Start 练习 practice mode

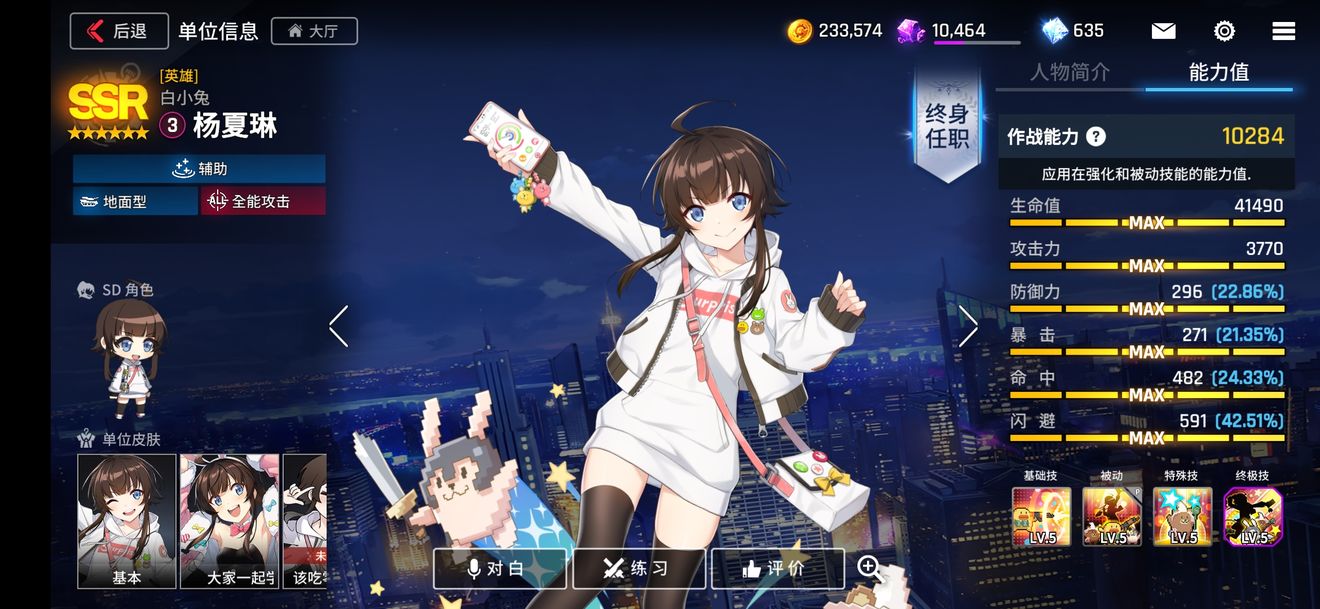(639, 568)
